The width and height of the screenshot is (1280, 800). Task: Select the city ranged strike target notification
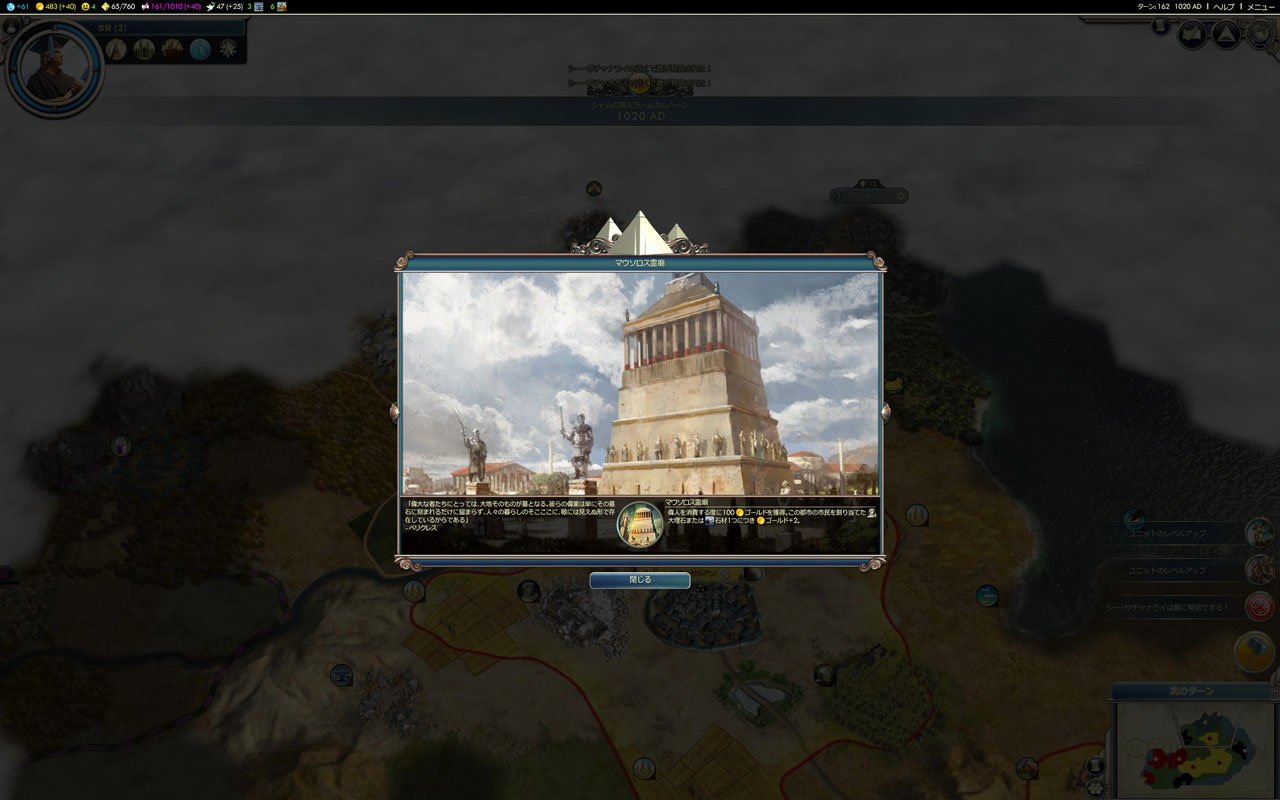[1260, 606]
